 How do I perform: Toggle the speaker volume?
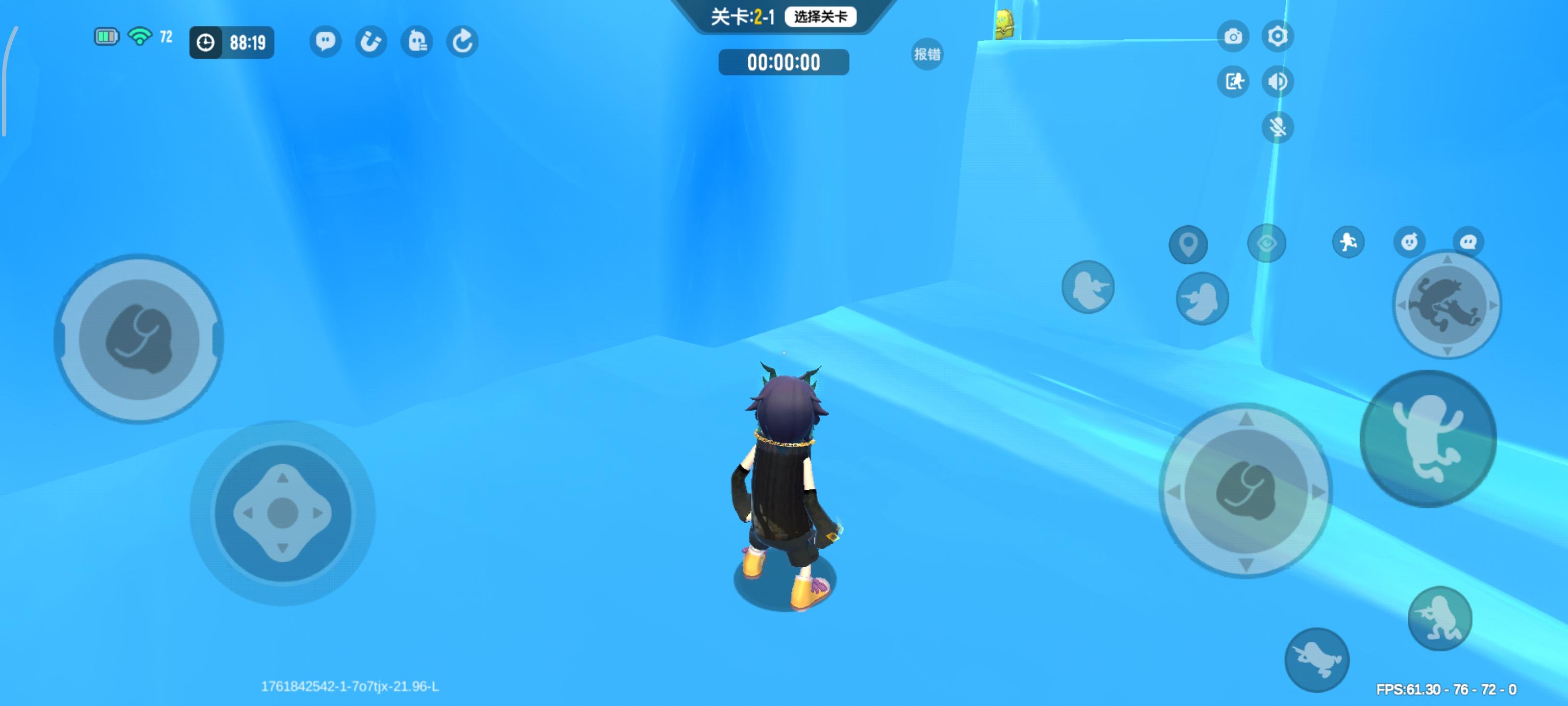[x=1277, y=81]
